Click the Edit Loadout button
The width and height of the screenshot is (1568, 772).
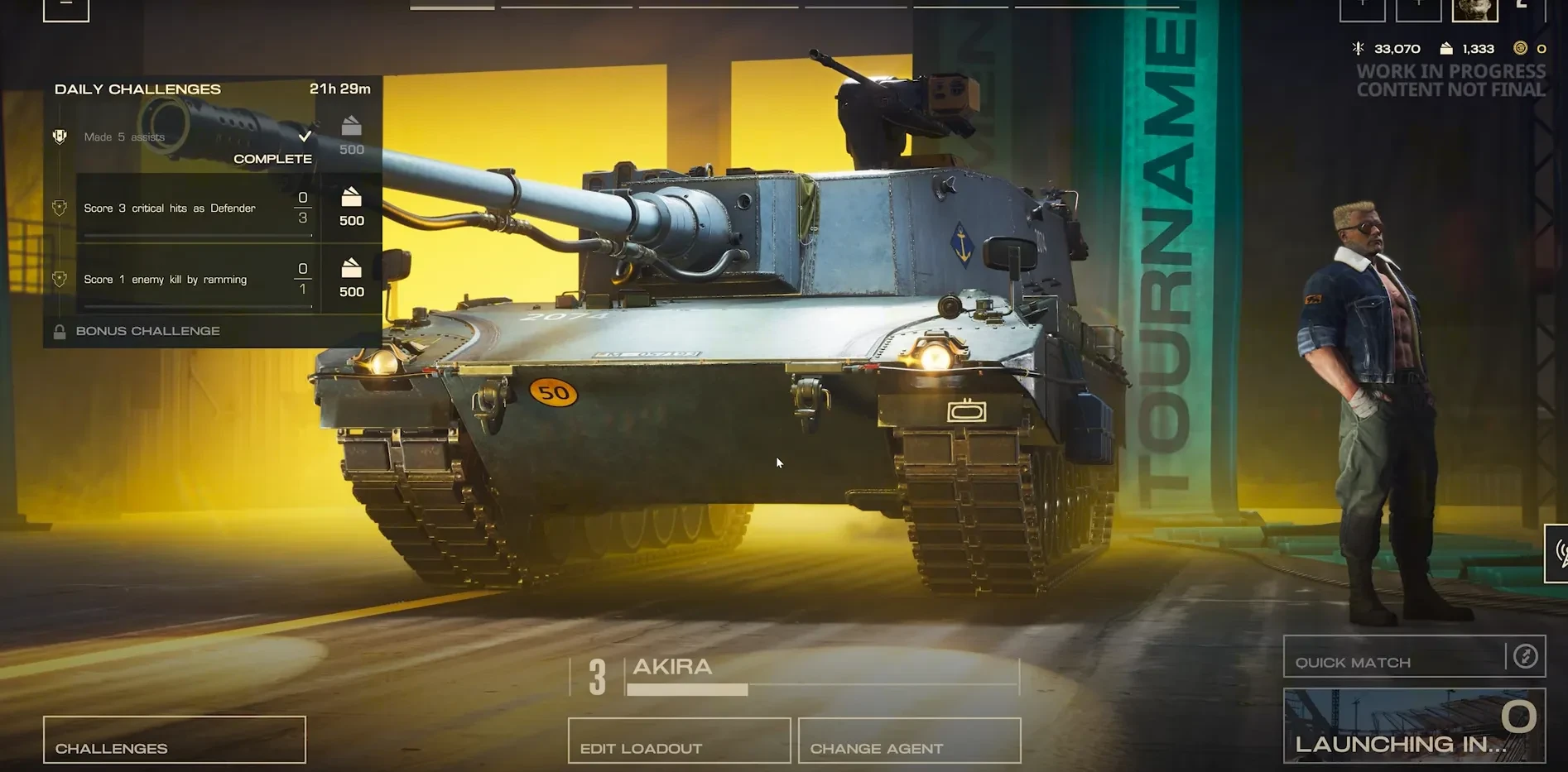coord(679,740)
